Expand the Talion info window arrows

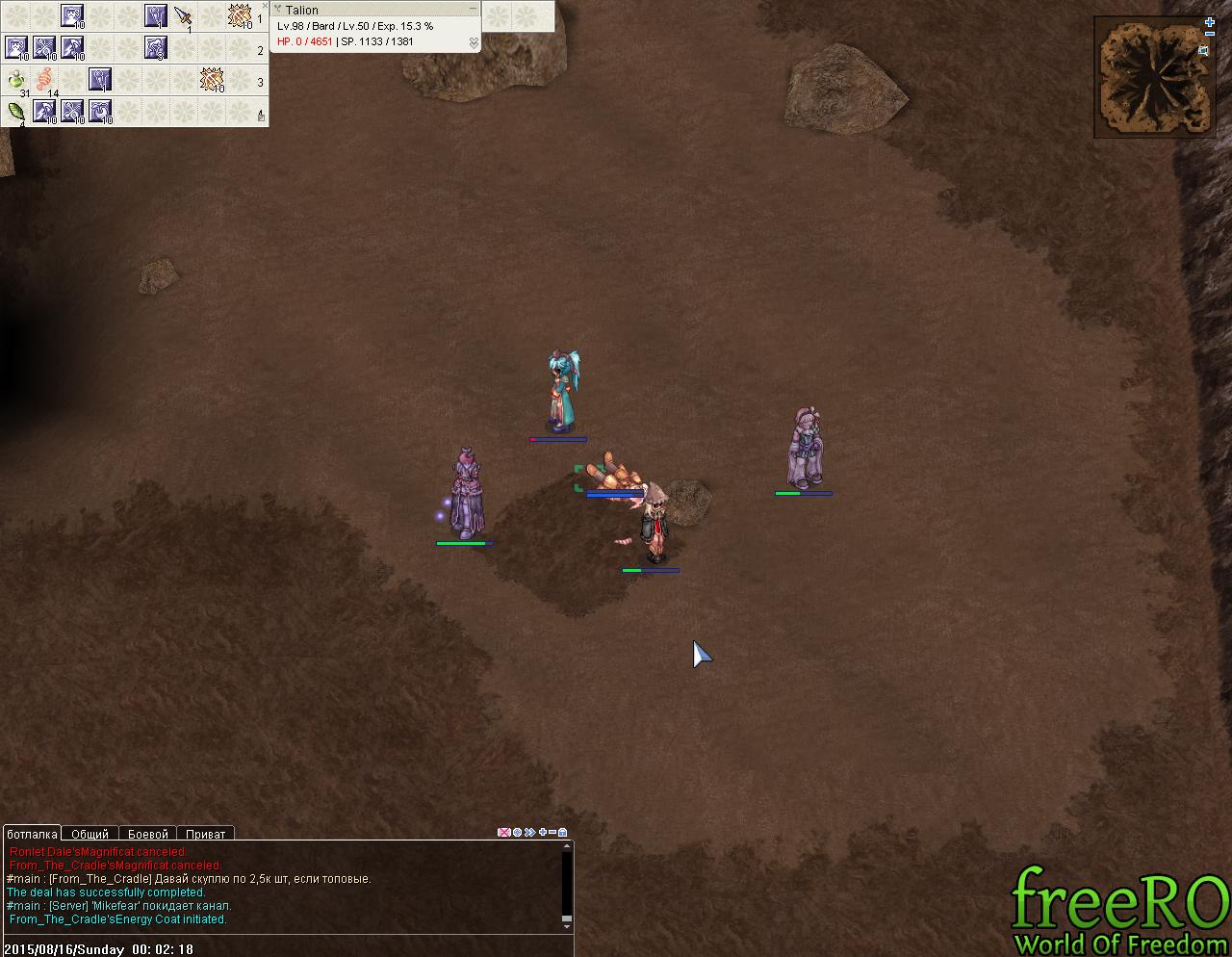coord(474,42)
